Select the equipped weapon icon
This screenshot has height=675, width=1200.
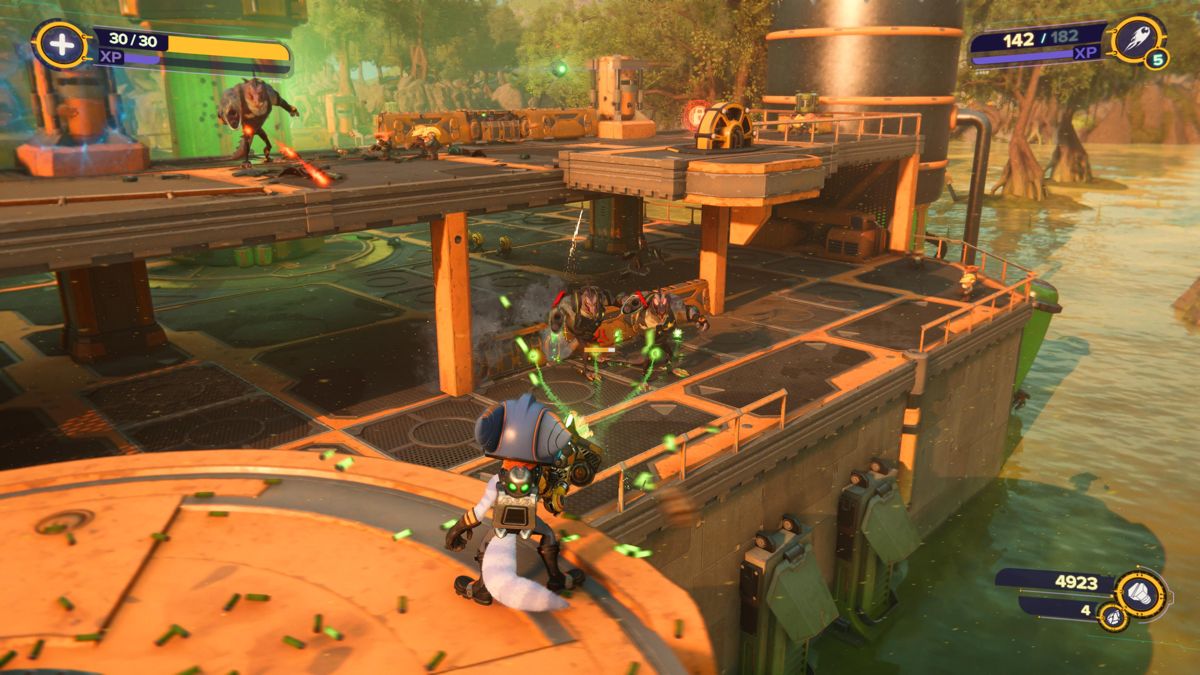[x=1138, y=39]
